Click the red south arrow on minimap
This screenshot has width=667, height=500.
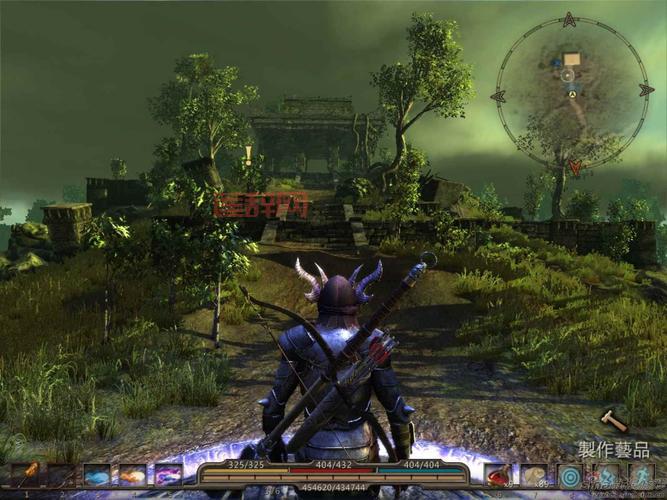point(576,167)
